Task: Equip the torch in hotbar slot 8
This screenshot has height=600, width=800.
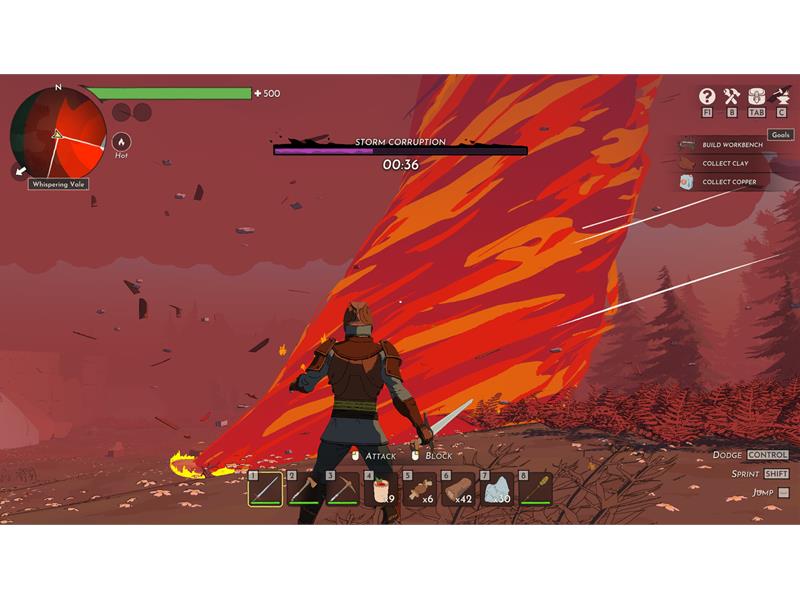Action: click(x=536, y=489)
